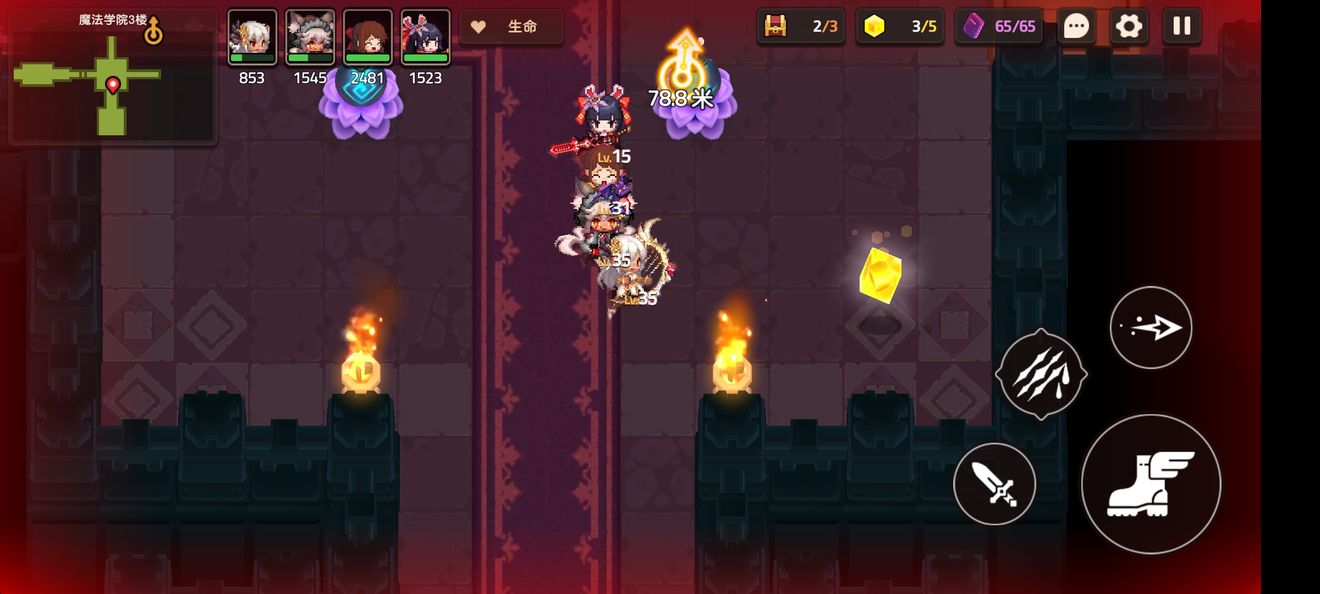The height and width of the screenshot is (594, 1320).
Task: Pause the game
Action: click(x=1181, y=26)
